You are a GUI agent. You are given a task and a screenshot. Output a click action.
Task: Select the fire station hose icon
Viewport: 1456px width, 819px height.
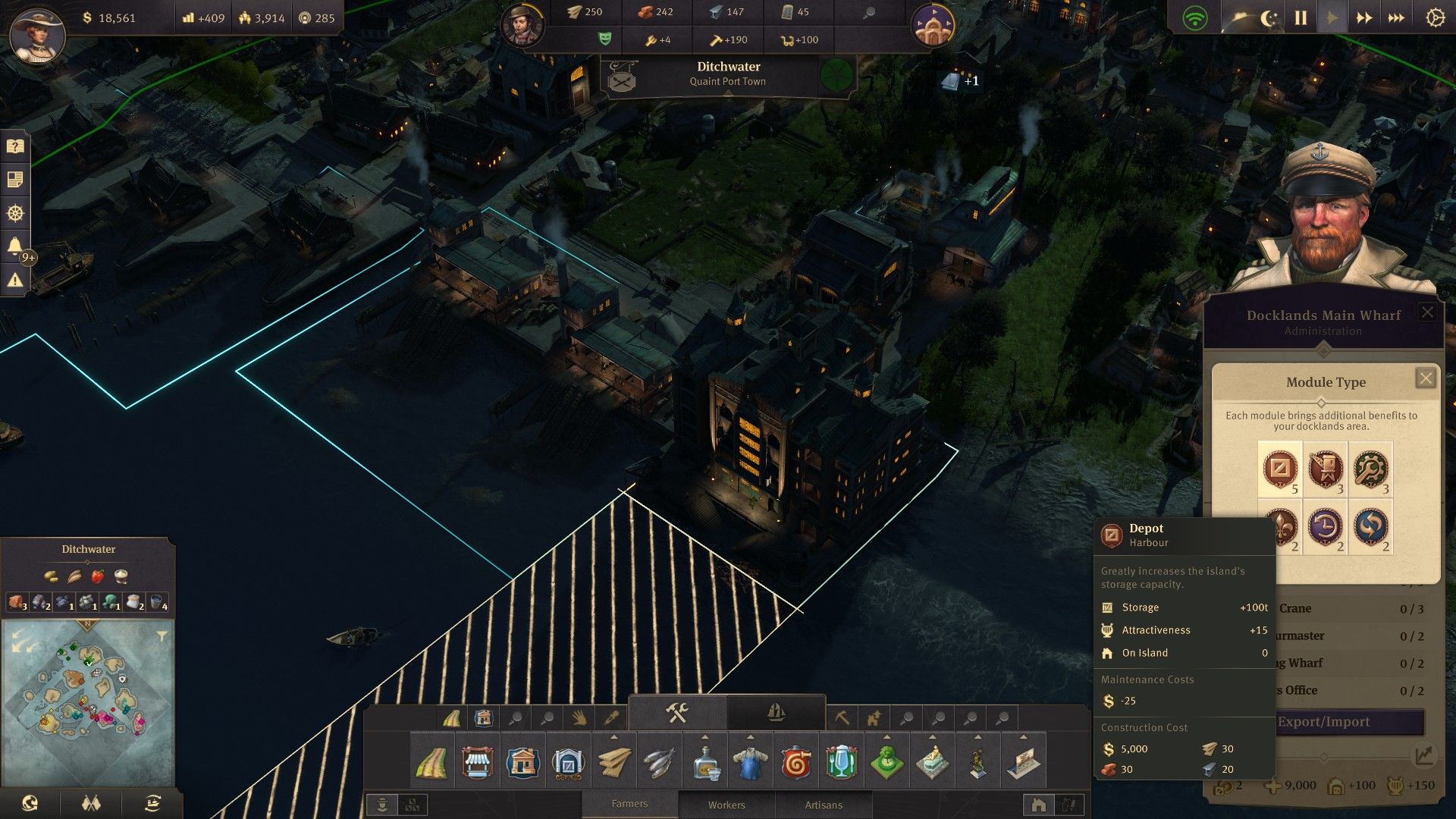(x=795, y=762)
